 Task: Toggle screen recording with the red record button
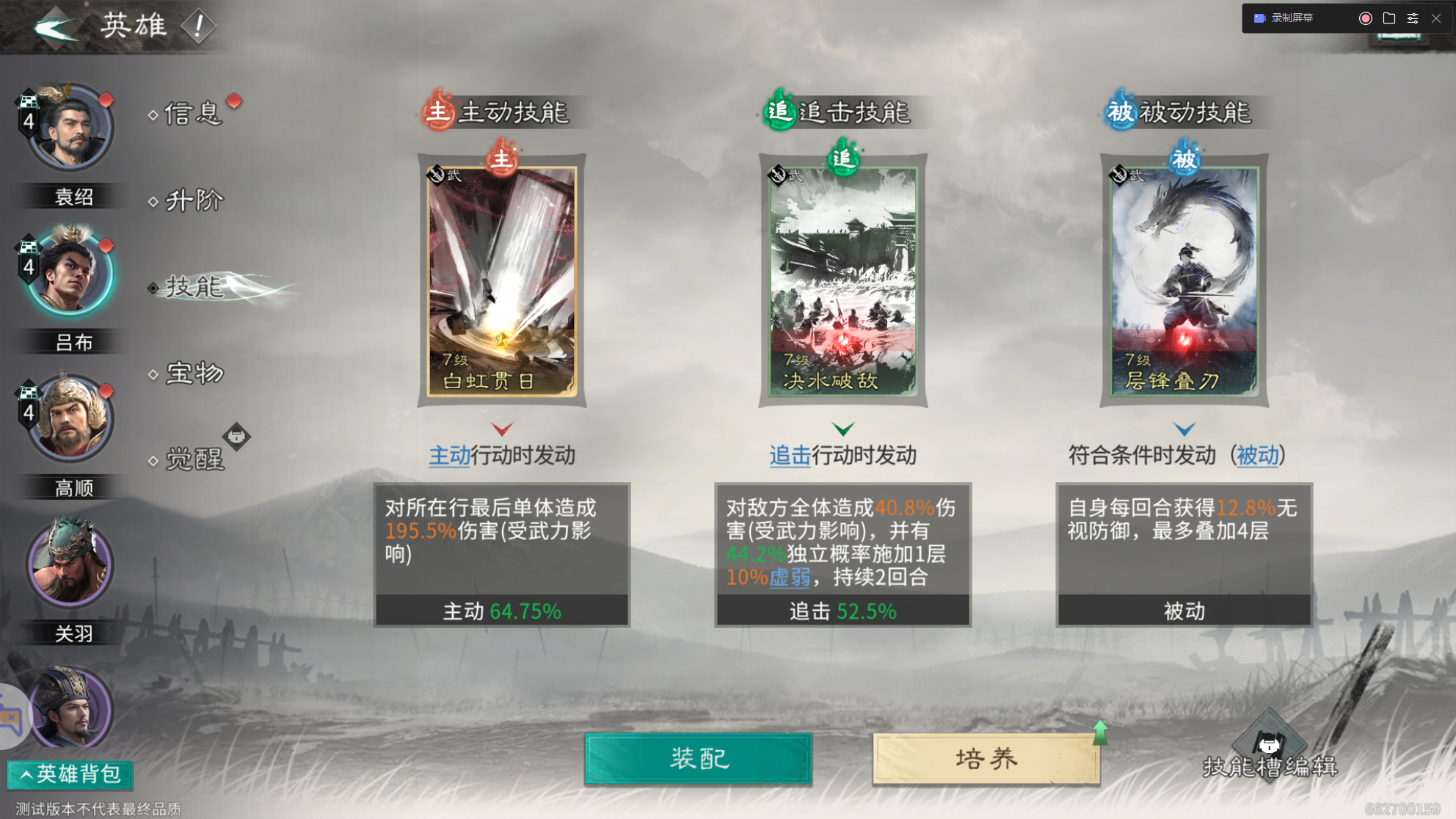pyautogui.click(x=1365, y=18)
